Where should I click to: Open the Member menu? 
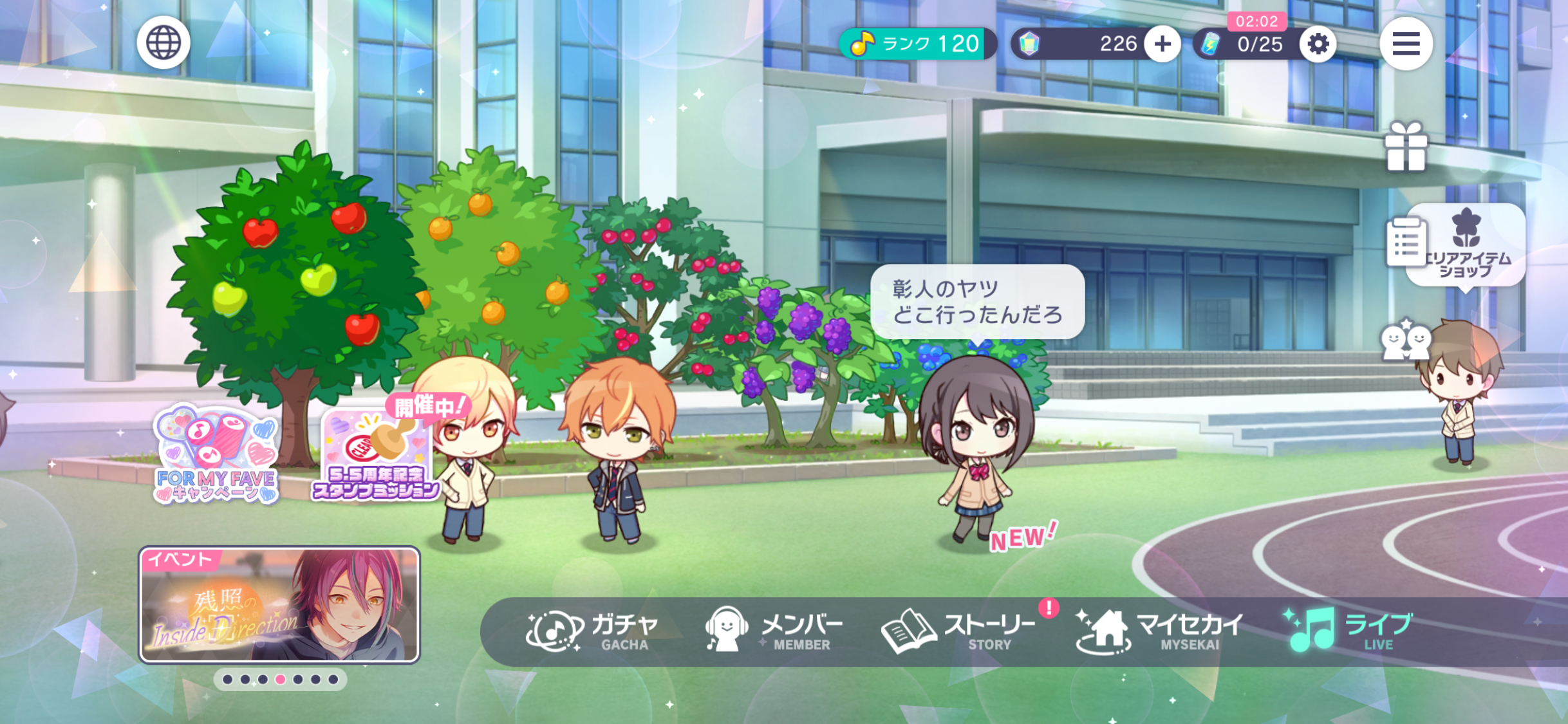[x=774, y=631]
